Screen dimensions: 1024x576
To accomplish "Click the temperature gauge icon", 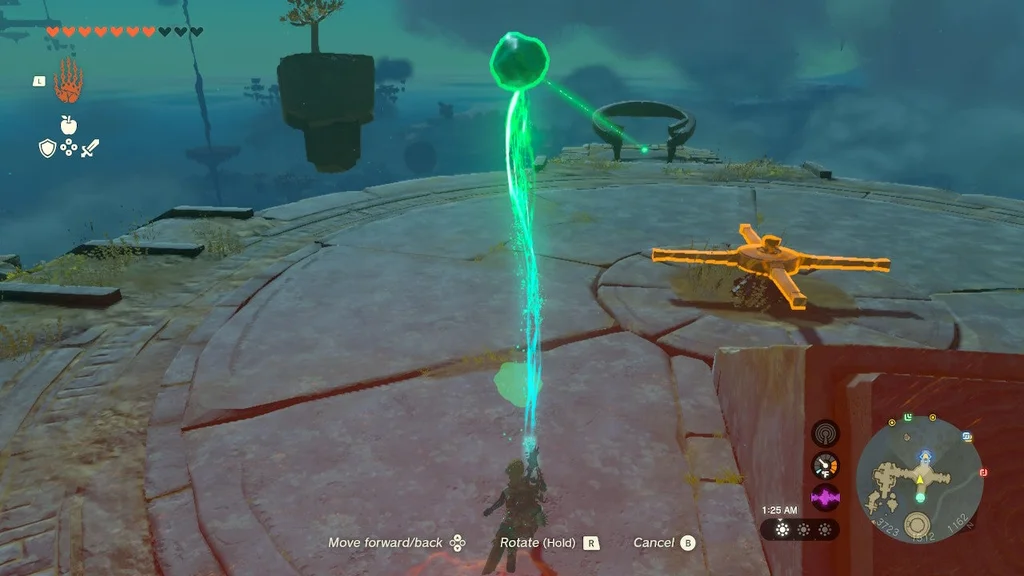I will tap(825, 465).
